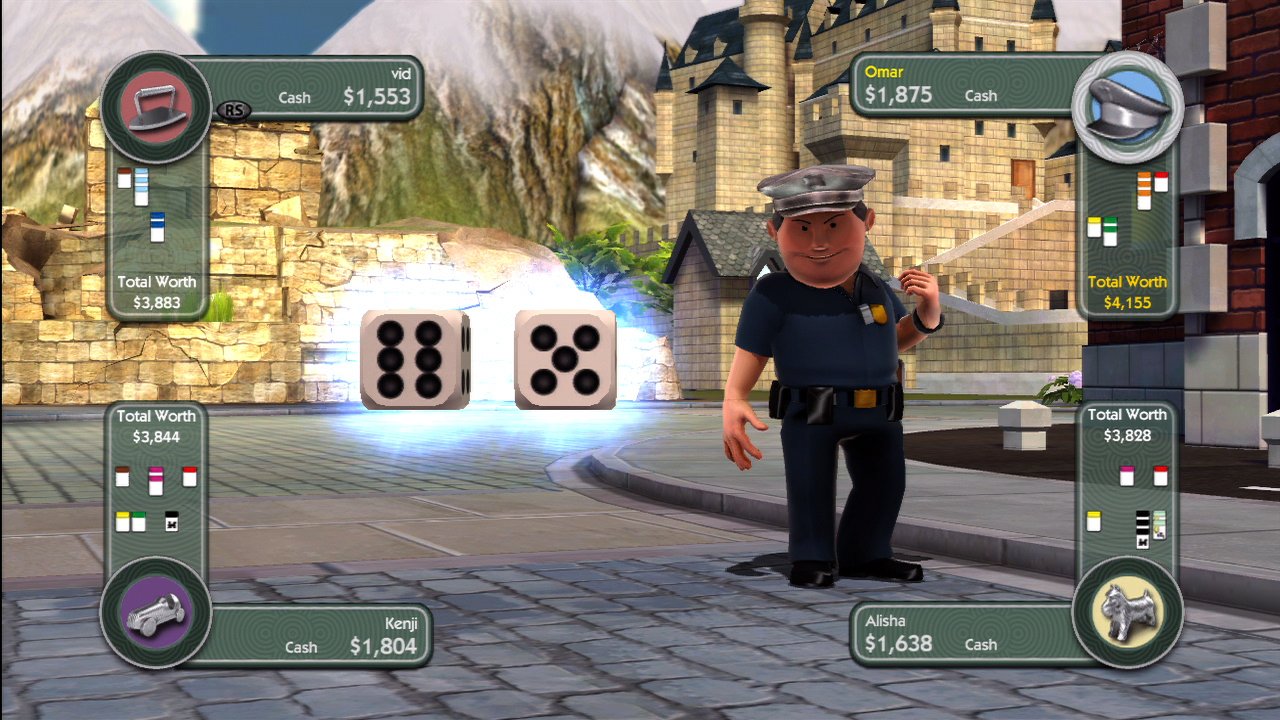This screenshot has height=720, width=1280.
Task: Select the green property deed in Omar's panel
Action: [1110, 230]
